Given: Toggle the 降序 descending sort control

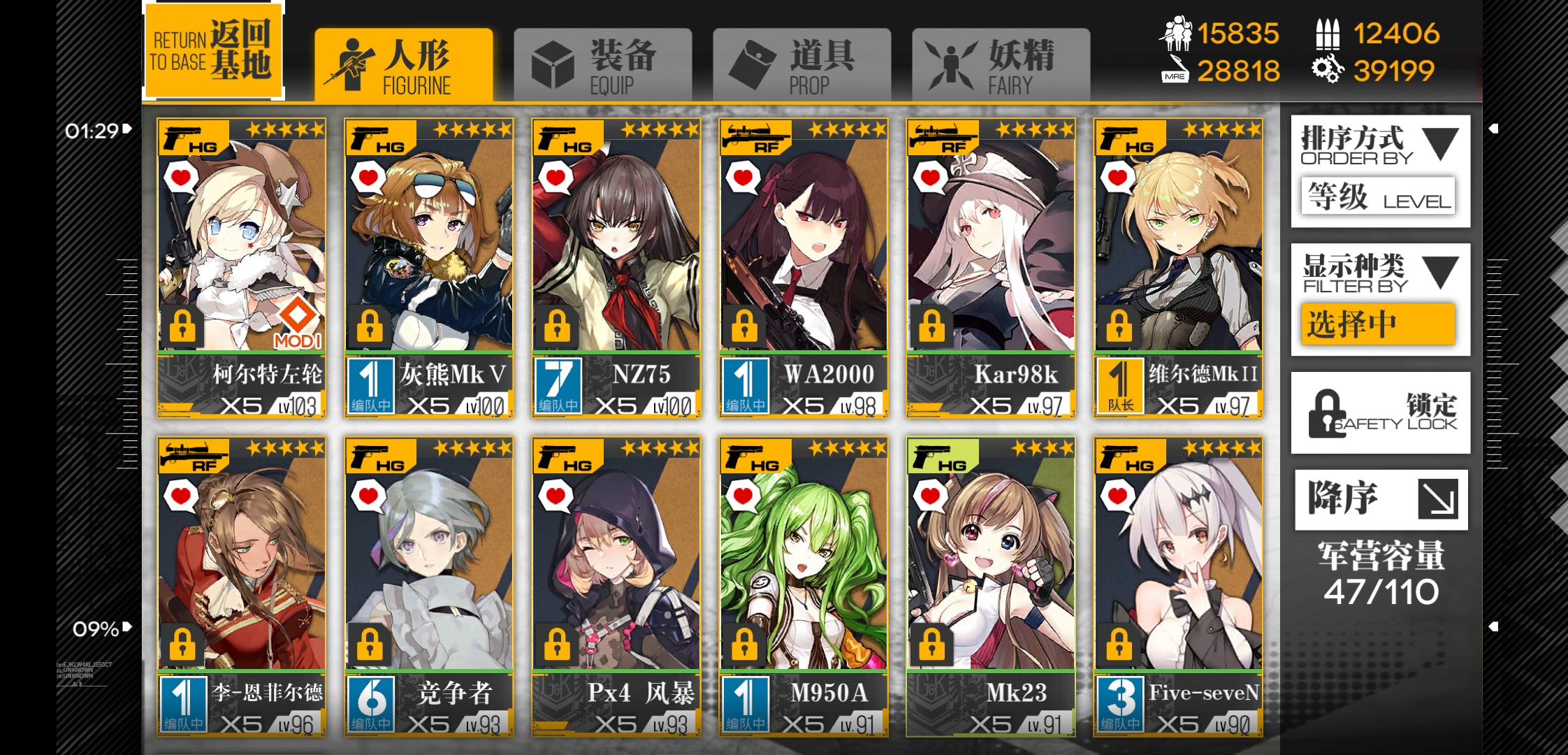Looking at the screenshot, I should [x=1380, y=498].
